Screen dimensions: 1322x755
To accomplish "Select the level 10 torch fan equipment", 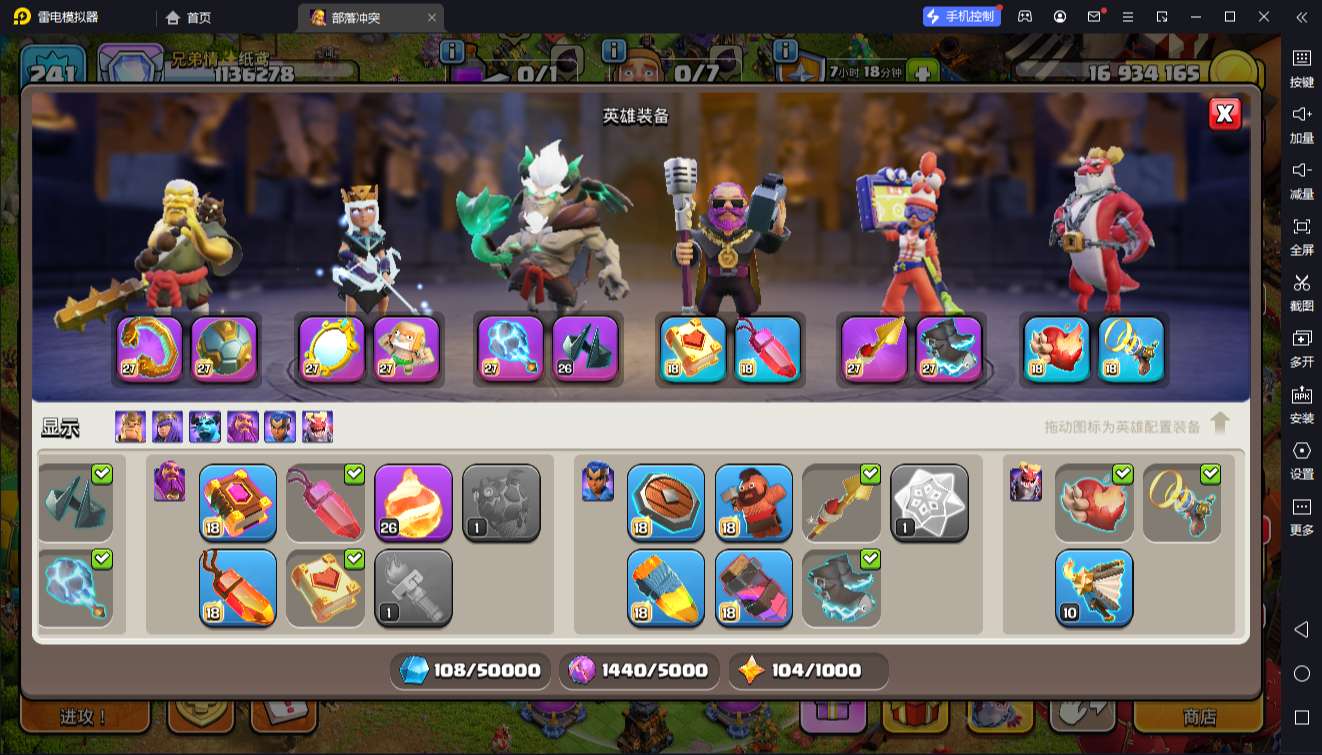I will pyautogui.click(x=1094, y=588).
